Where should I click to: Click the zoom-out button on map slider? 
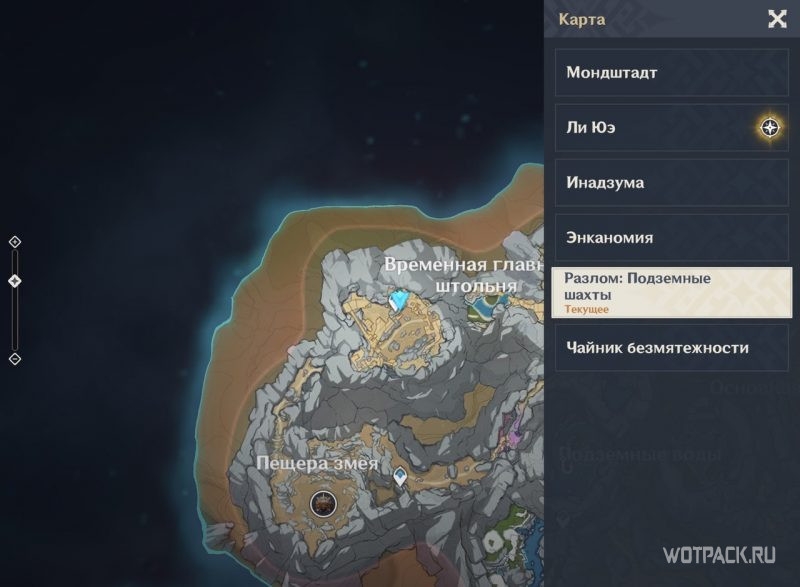[x=15, y=359]
